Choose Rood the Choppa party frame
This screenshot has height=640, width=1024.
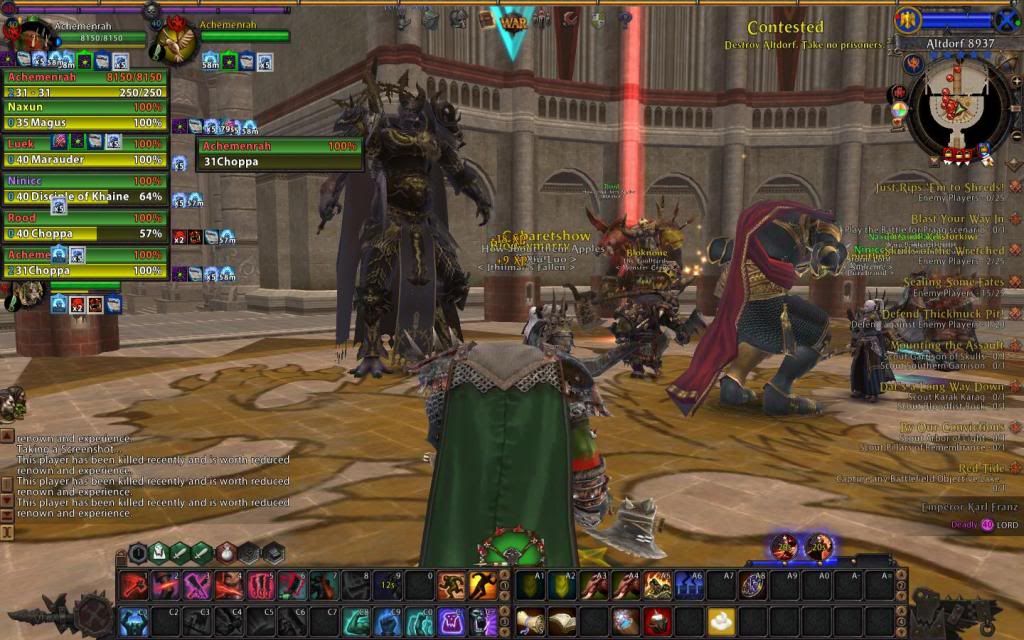click(x=85, y=226)
